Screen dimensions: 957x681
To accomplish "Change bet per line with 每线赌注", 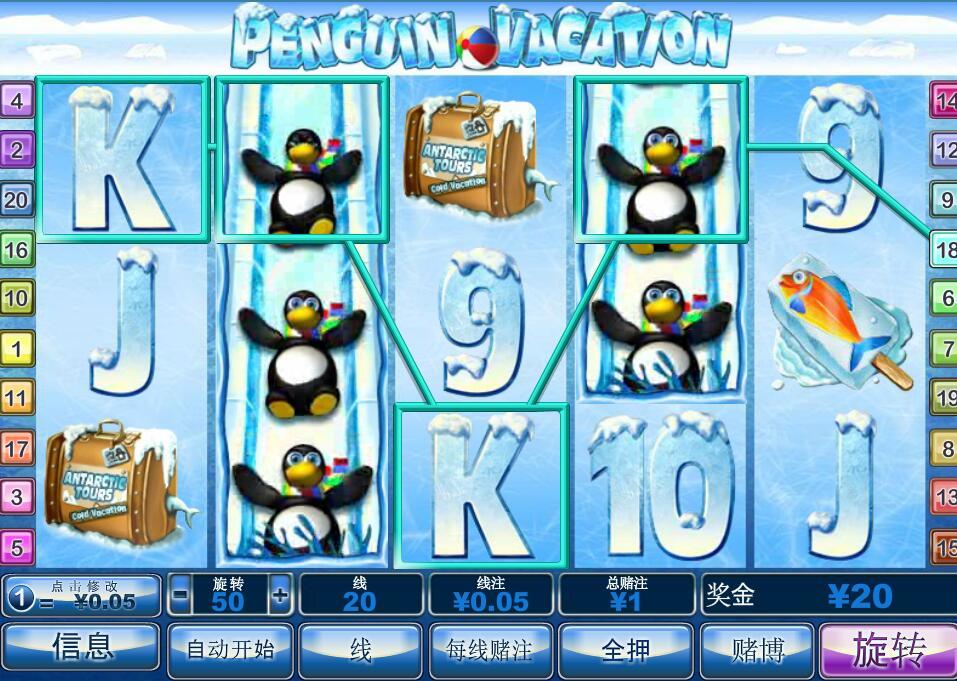I will tap(490, 650).
